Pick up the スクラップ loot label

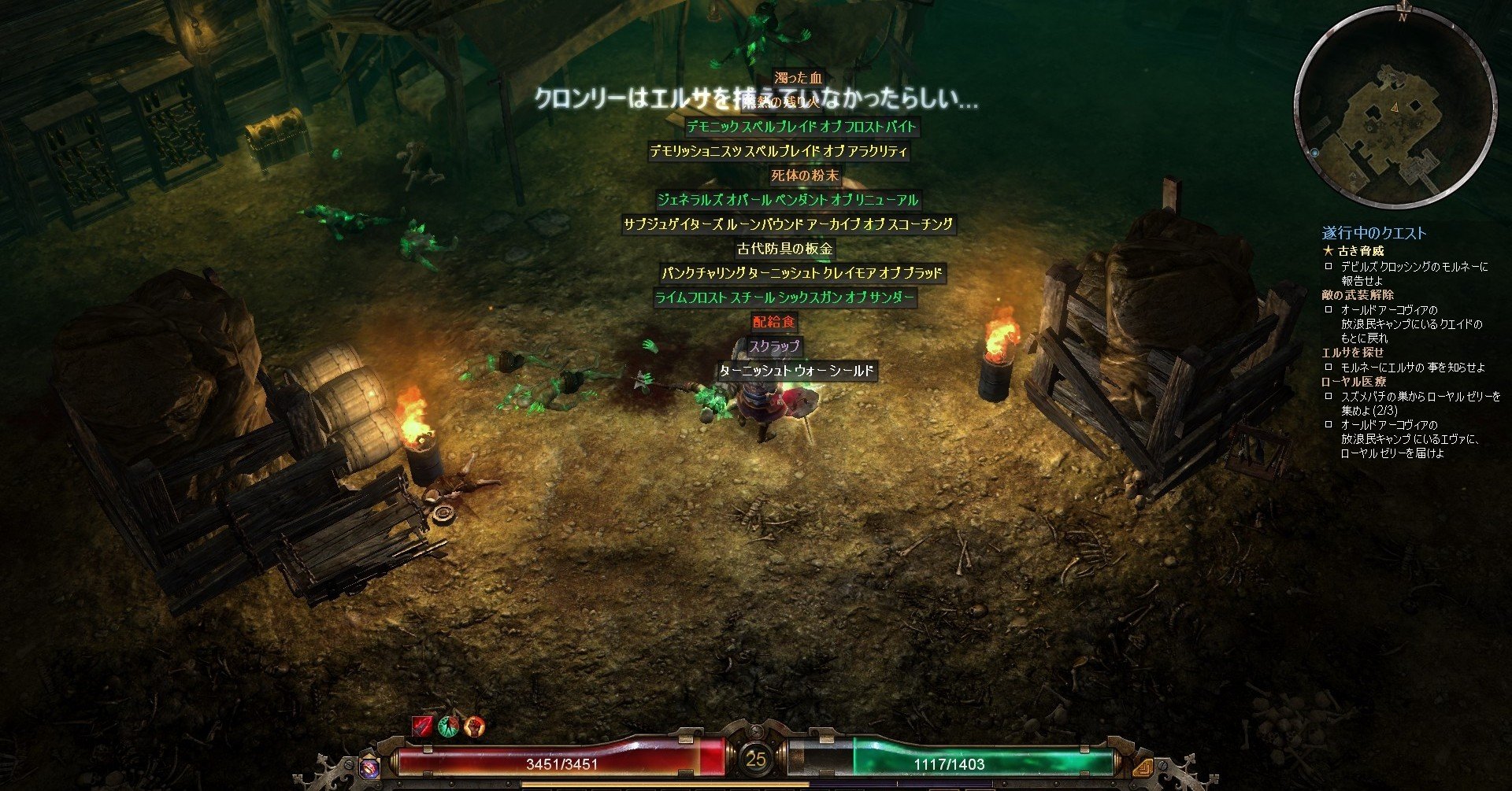pos(774,346)
